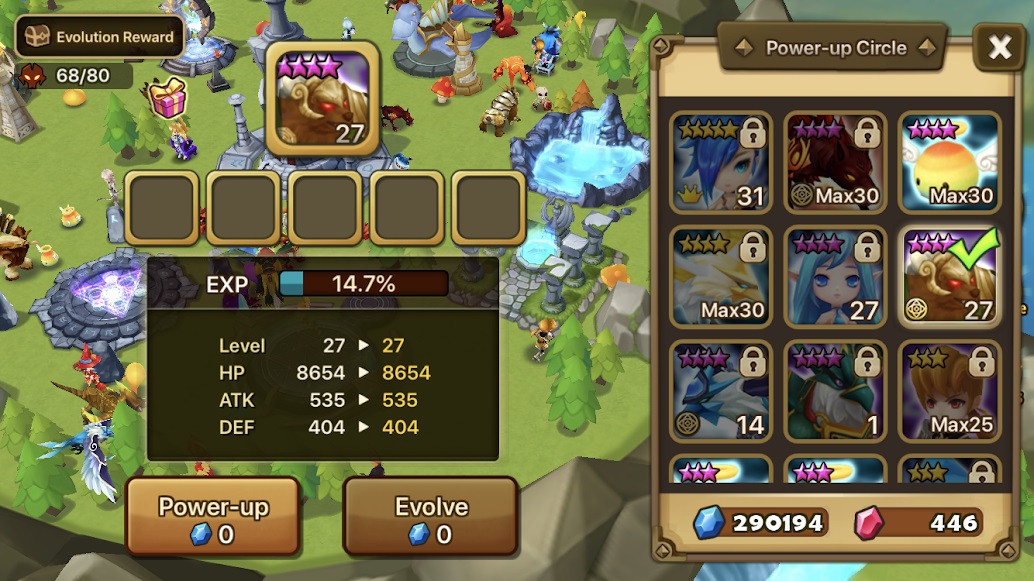Screen dimensions: 1034x581
Task: Choose the dark red hound Max30 monster
Action: click(835, 162)
